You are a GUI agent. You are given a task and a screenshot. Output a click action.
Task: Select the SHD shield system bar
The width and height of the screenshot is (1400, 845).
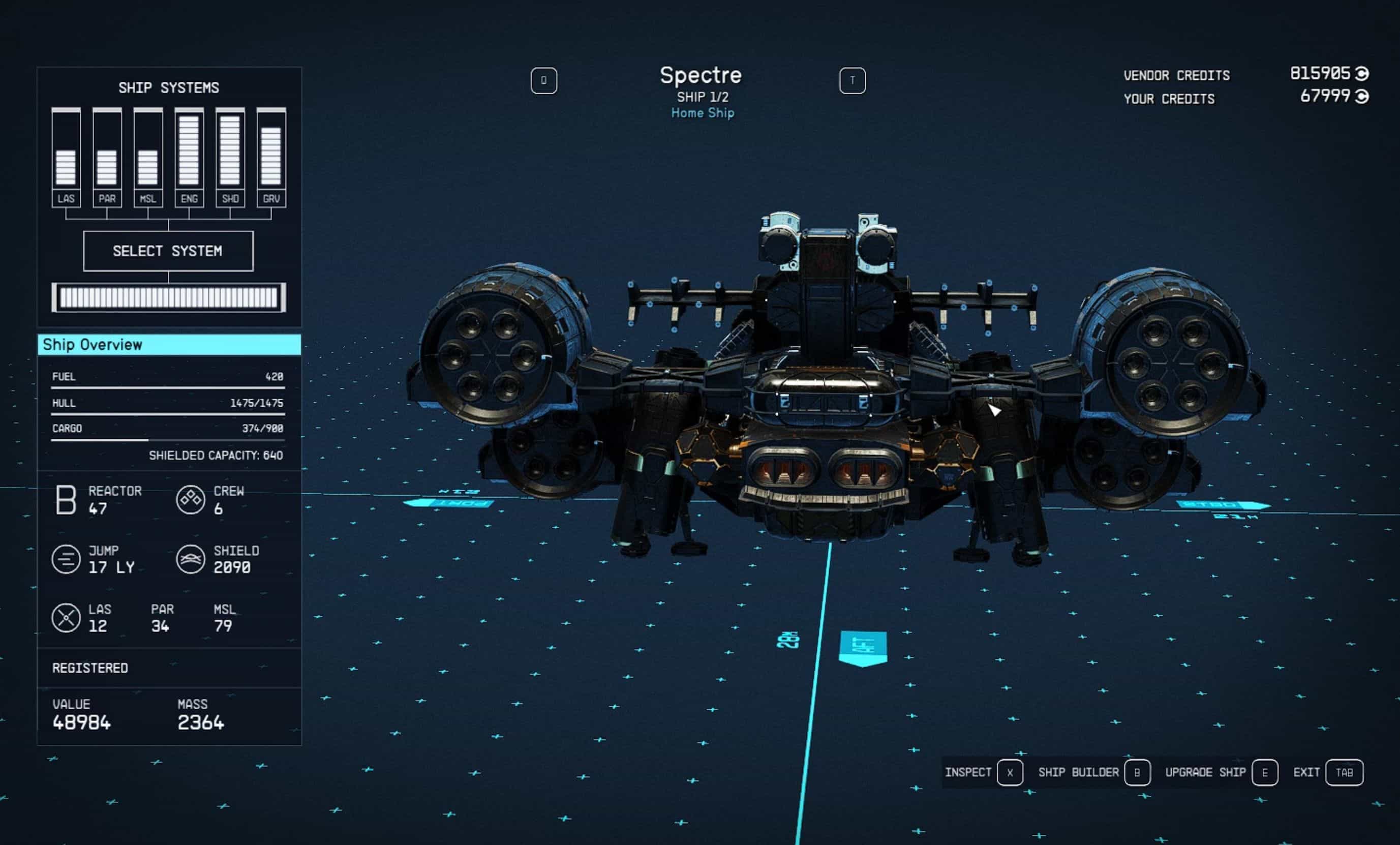230,158
